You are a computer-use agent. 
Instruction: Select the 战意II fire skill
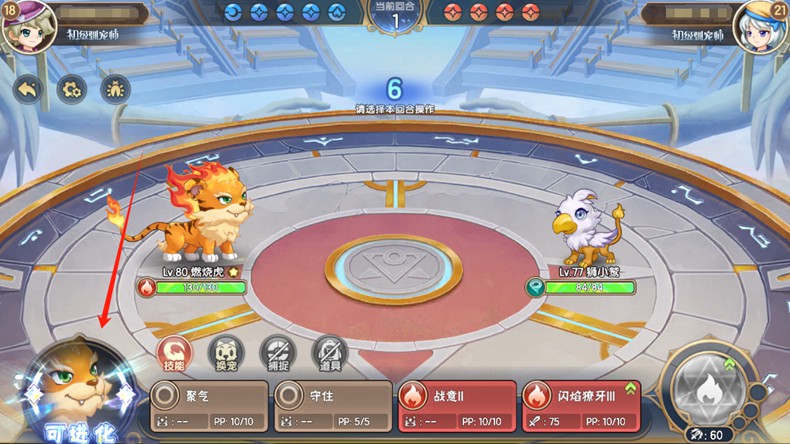coord(456,405)
